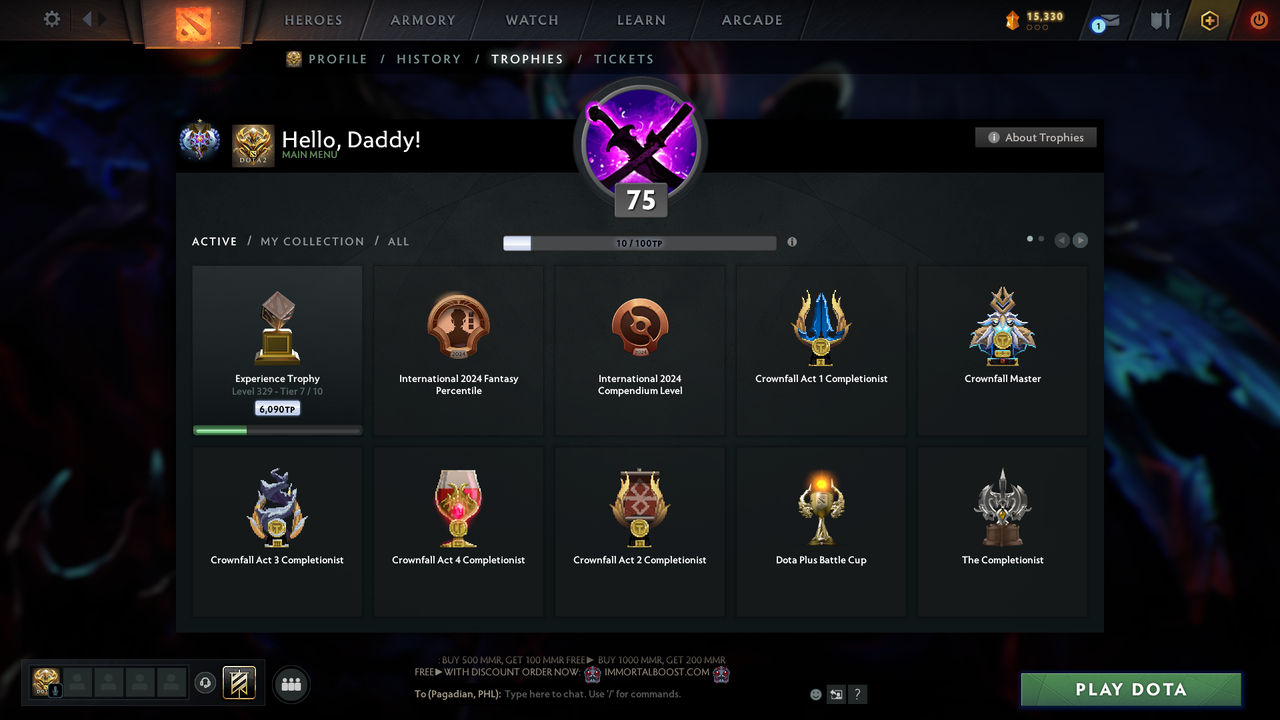Advance trophies with the right pager arrow
The height and width of the screenshot is (720, 1280).
(1080, 240)
